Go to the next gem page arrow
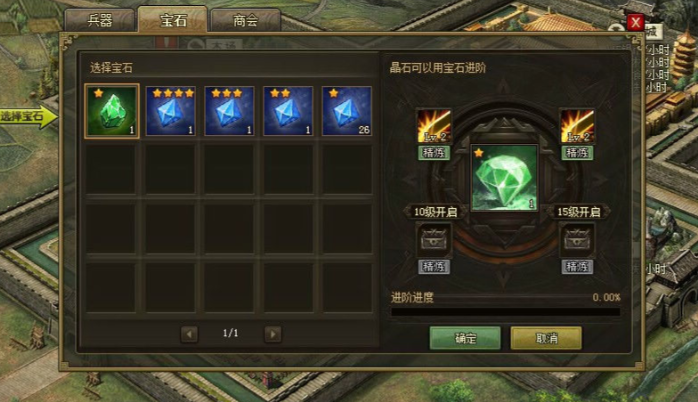 click(x=273, y=334)
